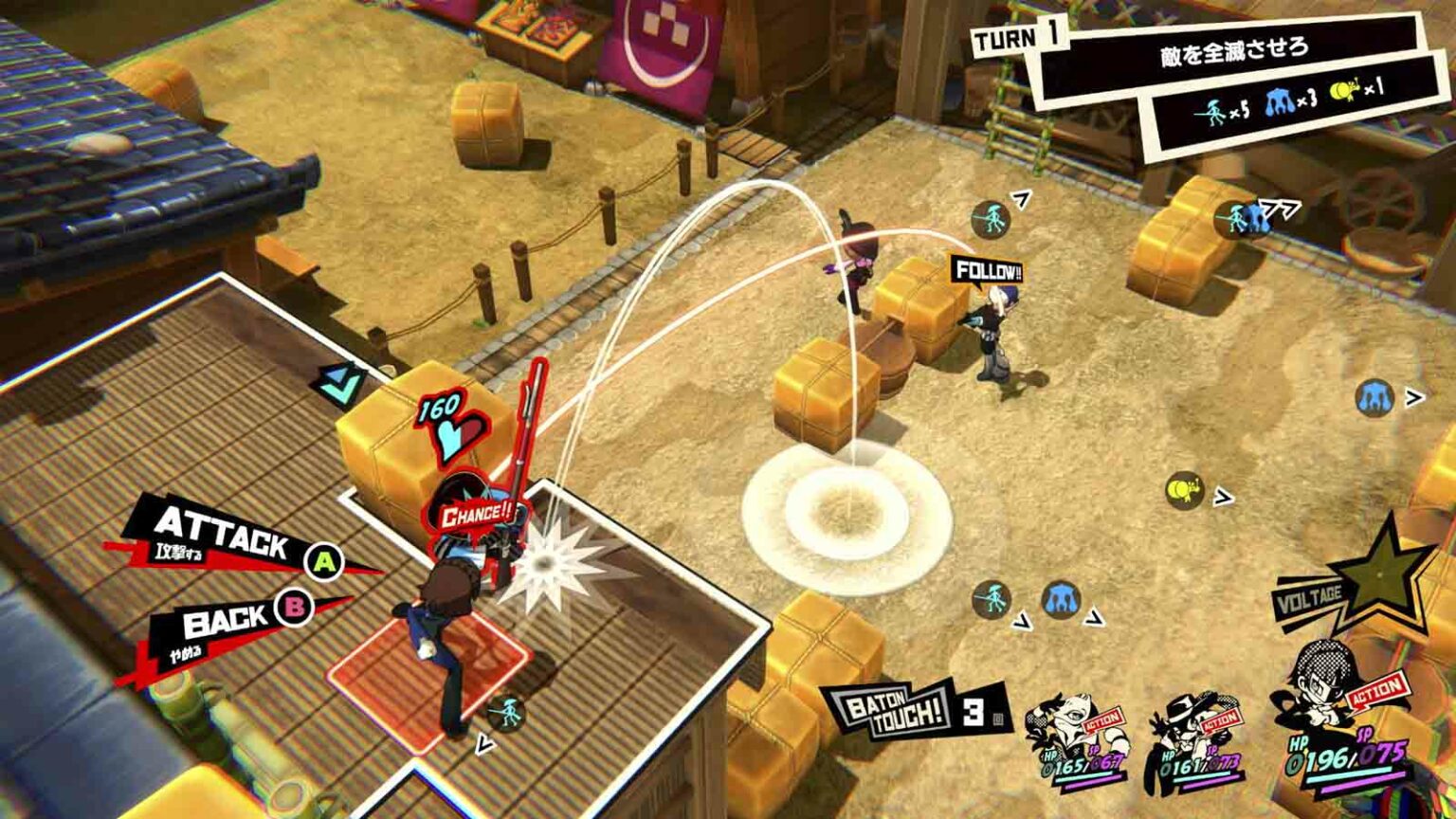
Task: Select the TURN 1 banner
Action: point(1019,38)
